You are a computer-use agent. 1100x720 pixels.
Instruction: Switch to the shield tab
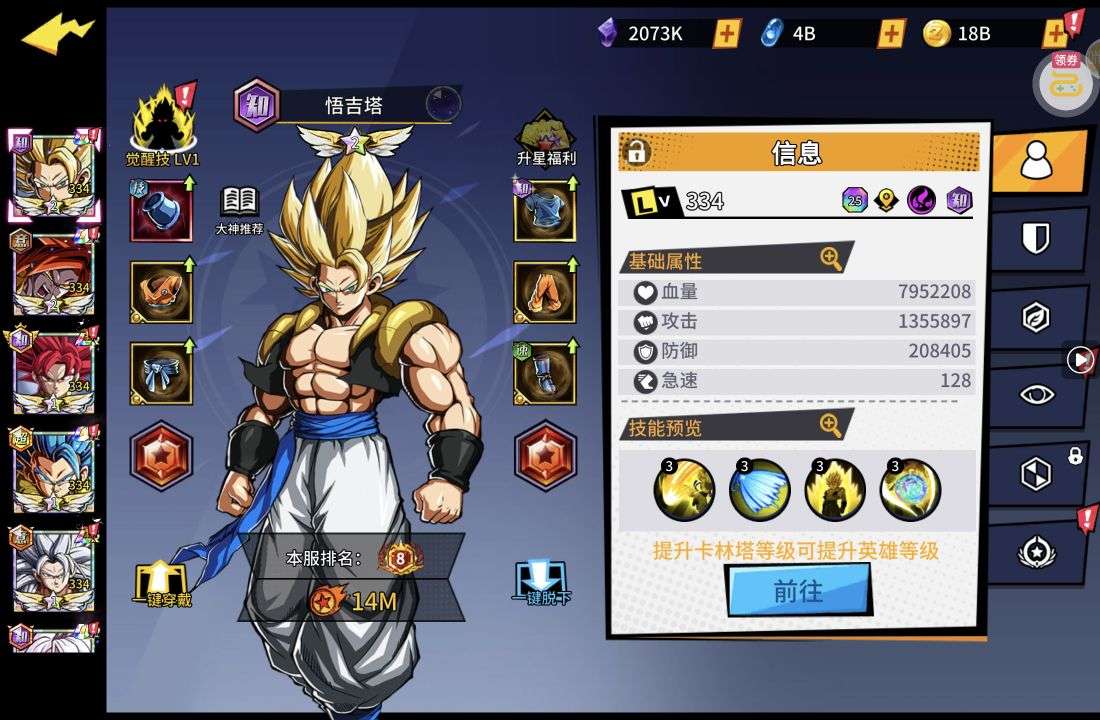point(1036,238)
